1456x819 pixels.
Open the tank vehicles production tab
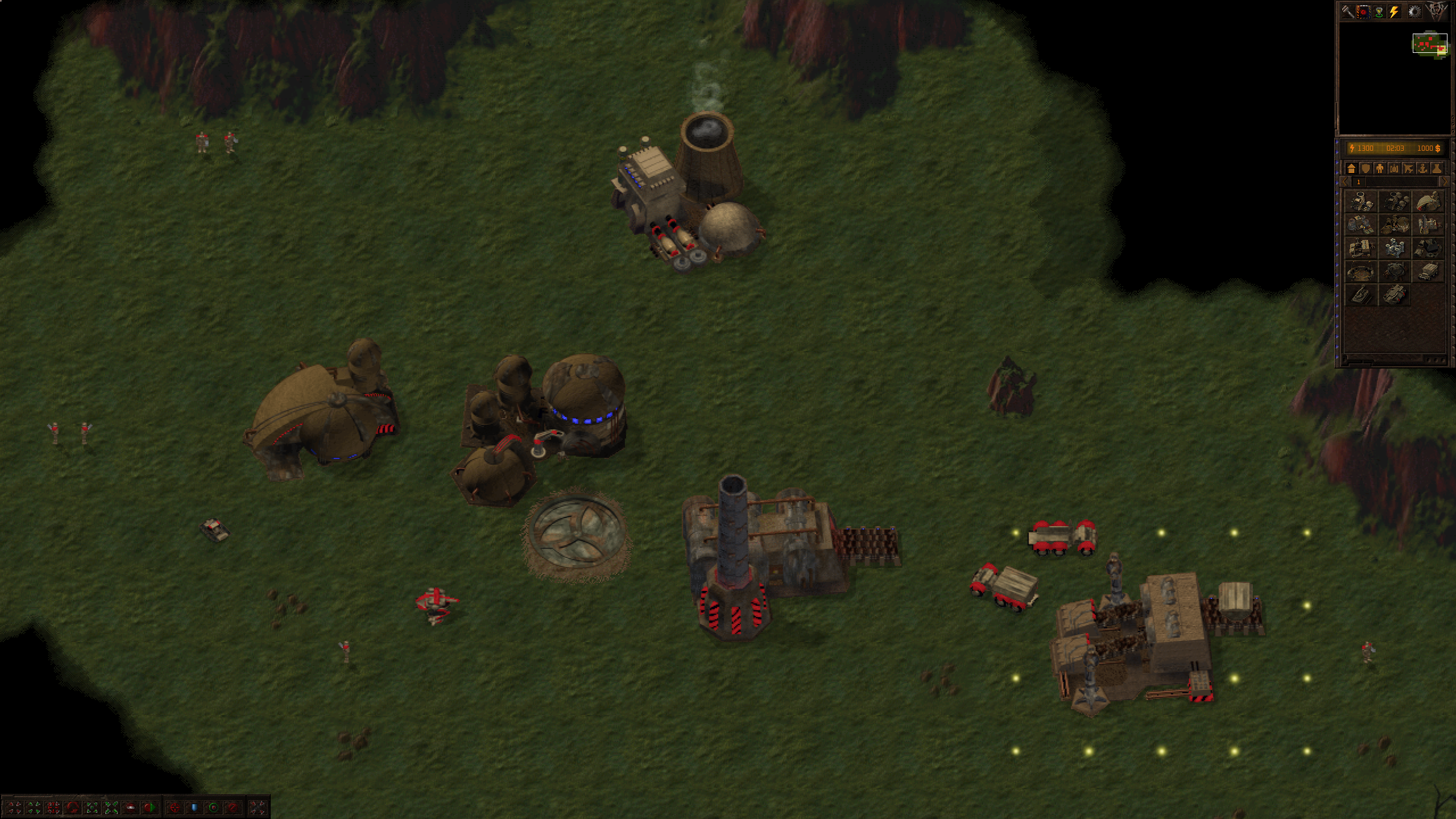[1393, 168]
